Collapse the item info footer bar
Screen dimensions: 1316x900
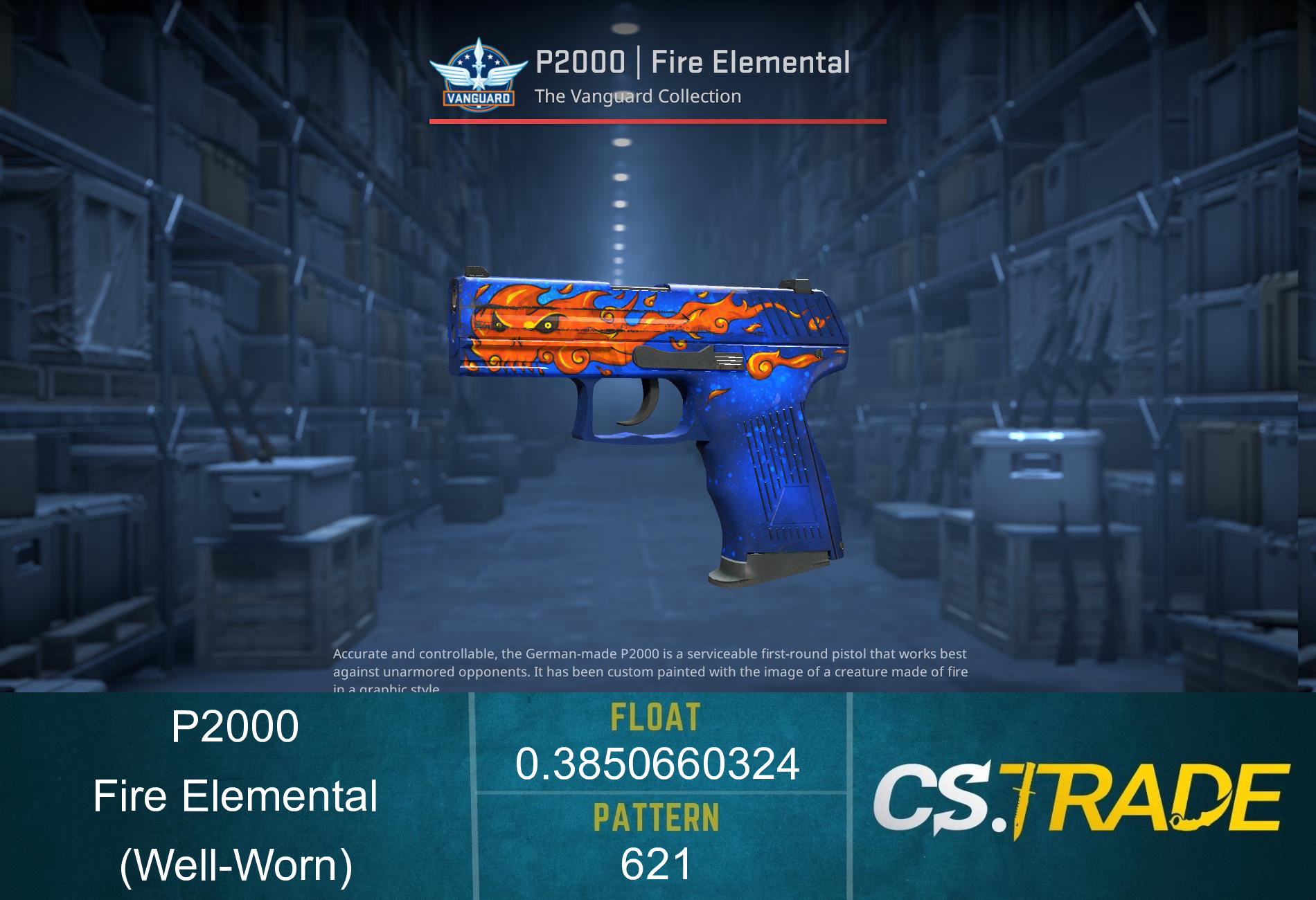[658, 796]
